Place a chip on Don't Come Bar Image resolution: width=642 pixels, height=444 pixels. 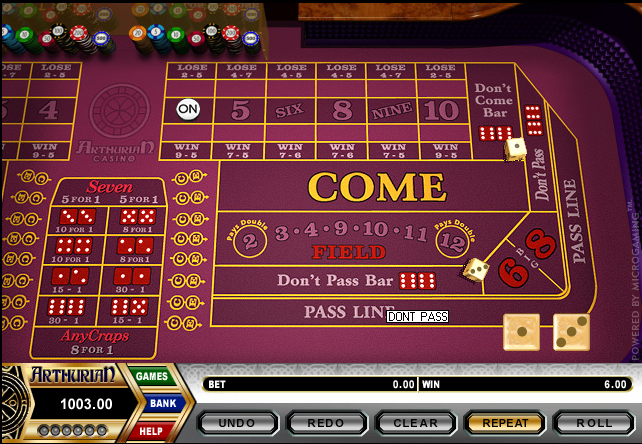click(x=493, y=111)
